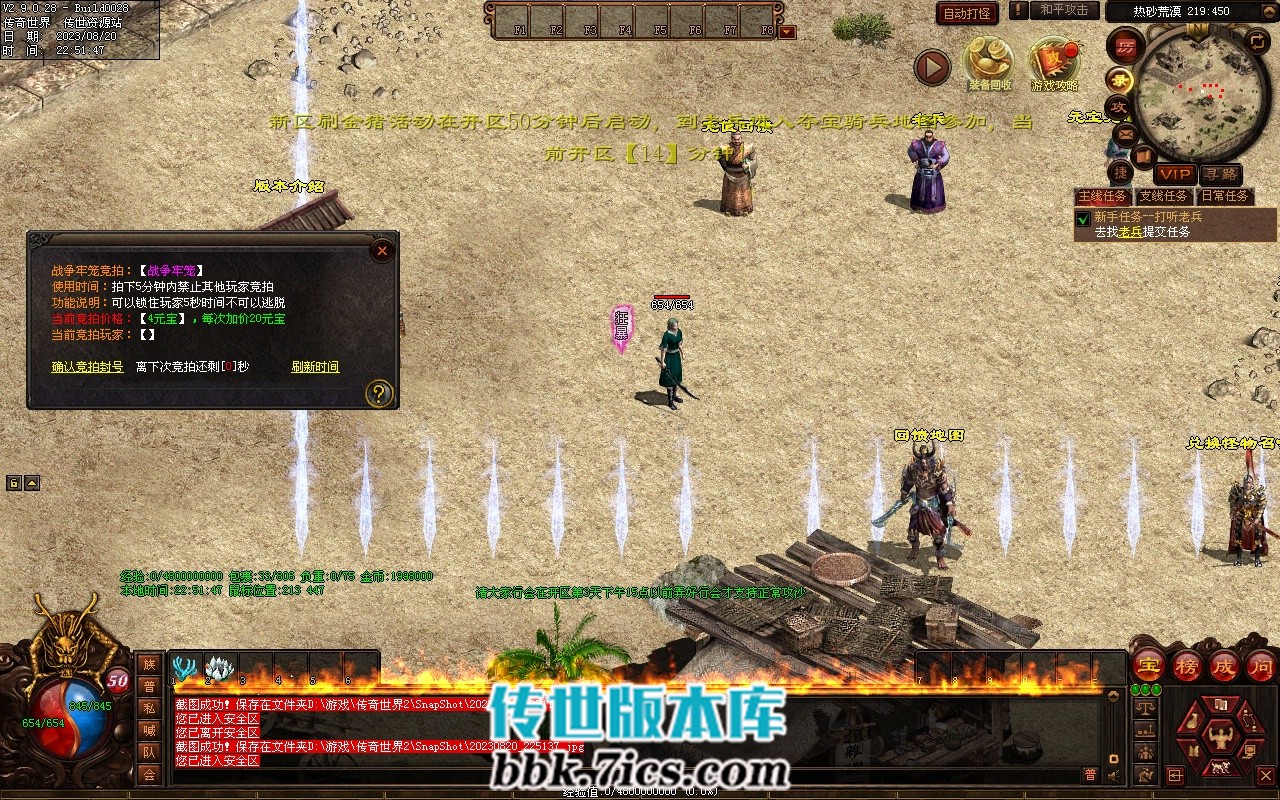This screenshot has width=1280, height=800.
Task: Open the 宝 treasure shop button
Action: click(1148, 665)
